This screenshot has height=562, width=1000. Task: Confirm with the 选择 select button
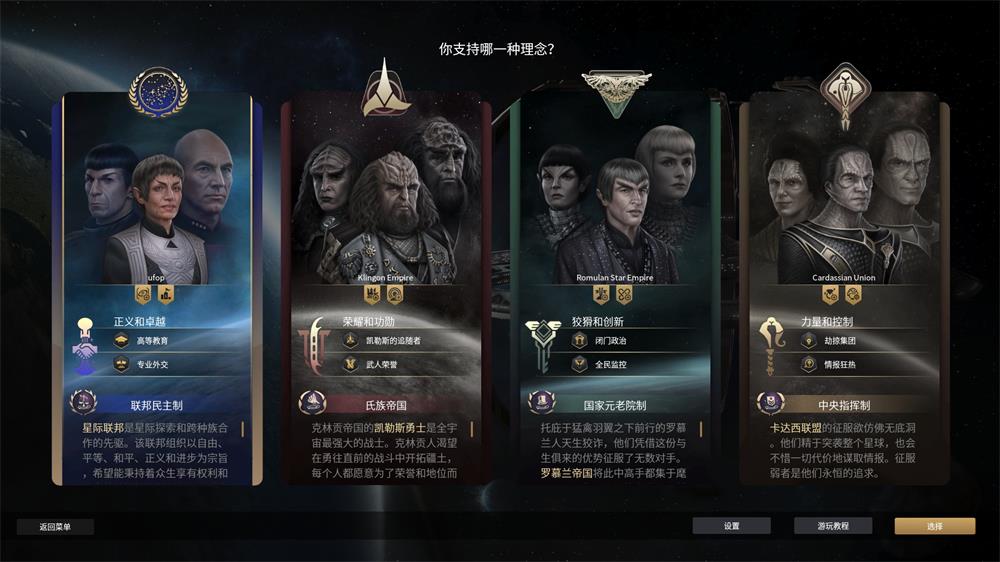pos(934,526)
